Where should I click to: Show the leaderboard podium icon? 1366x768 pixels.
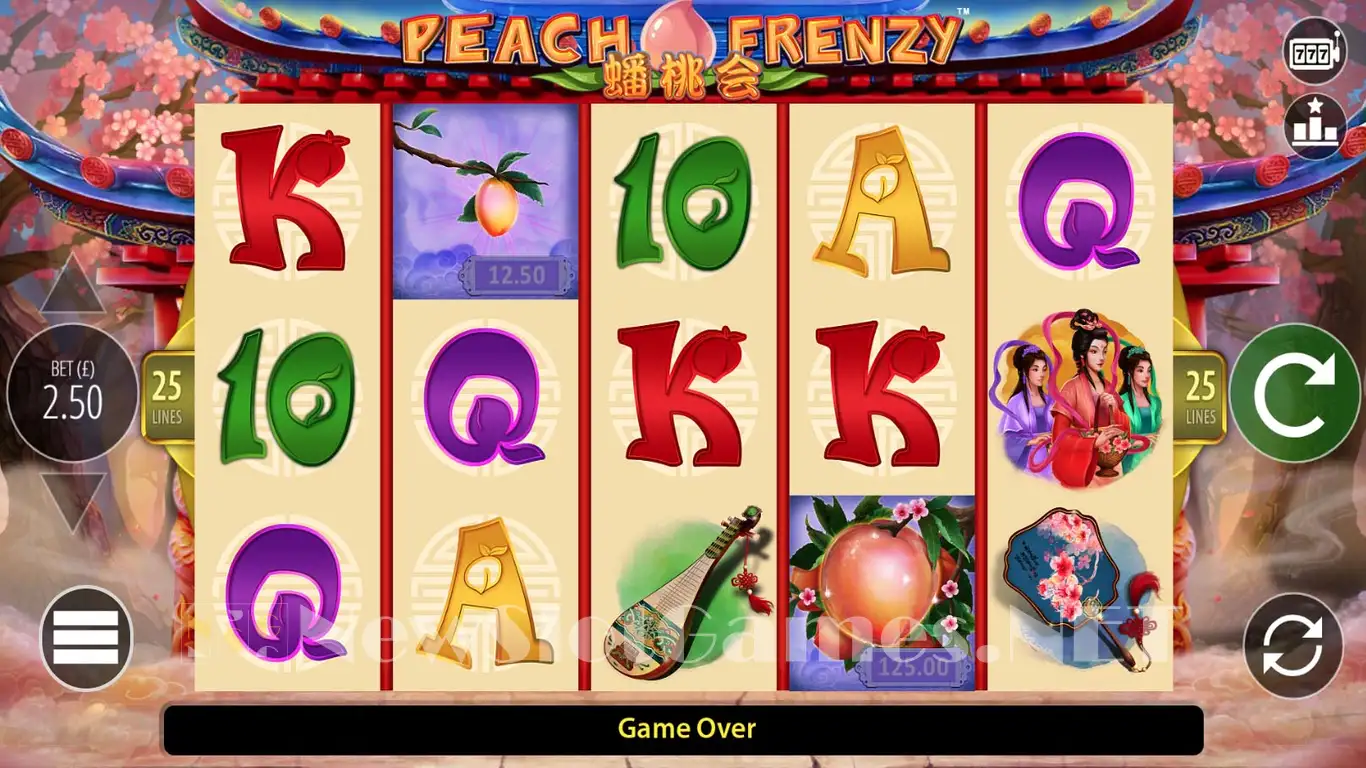[x=1314, y=127]
